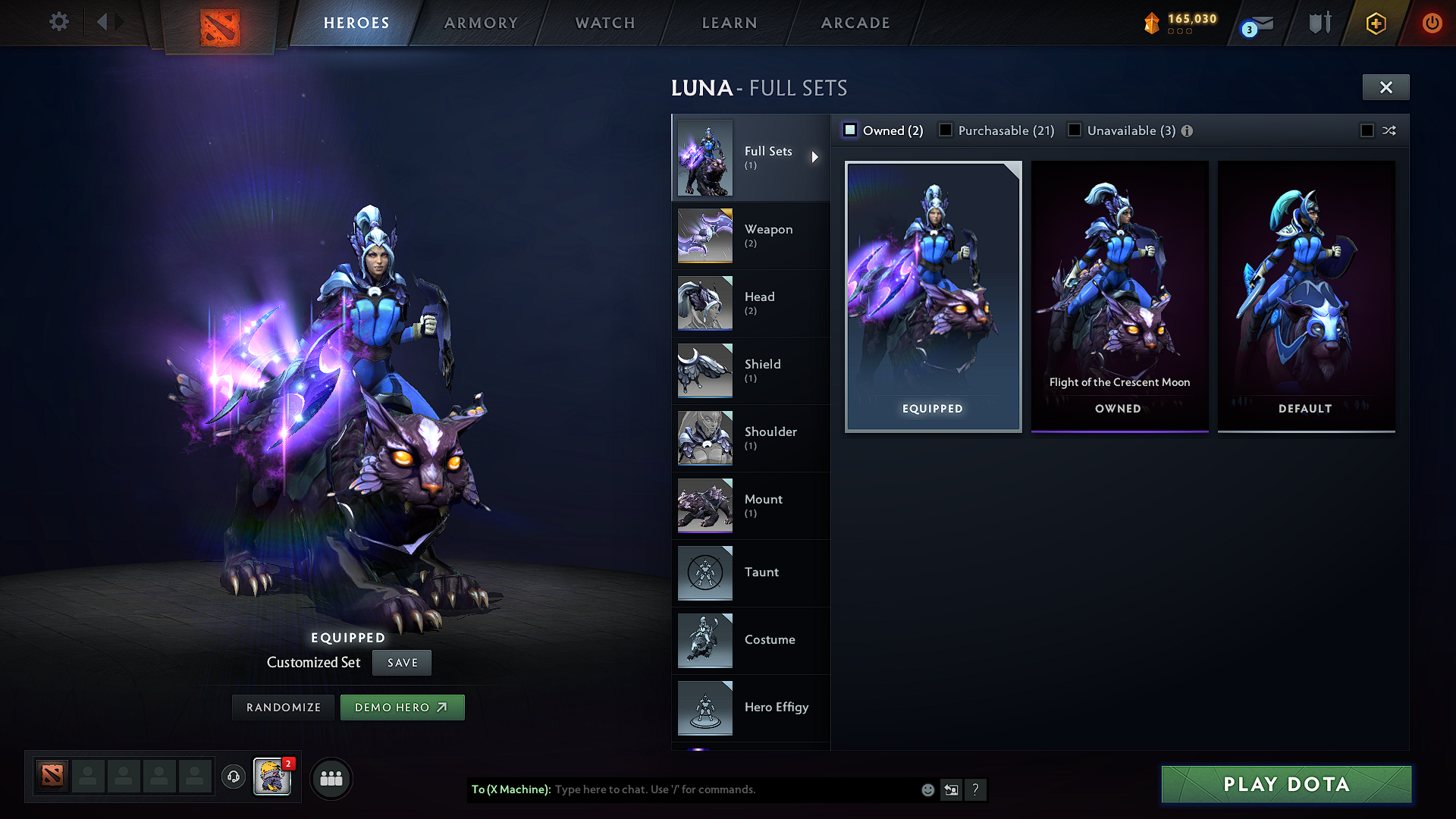Open the WATCH menu
This screenshot has width=1456, height=819.
[x=603, y=23]
